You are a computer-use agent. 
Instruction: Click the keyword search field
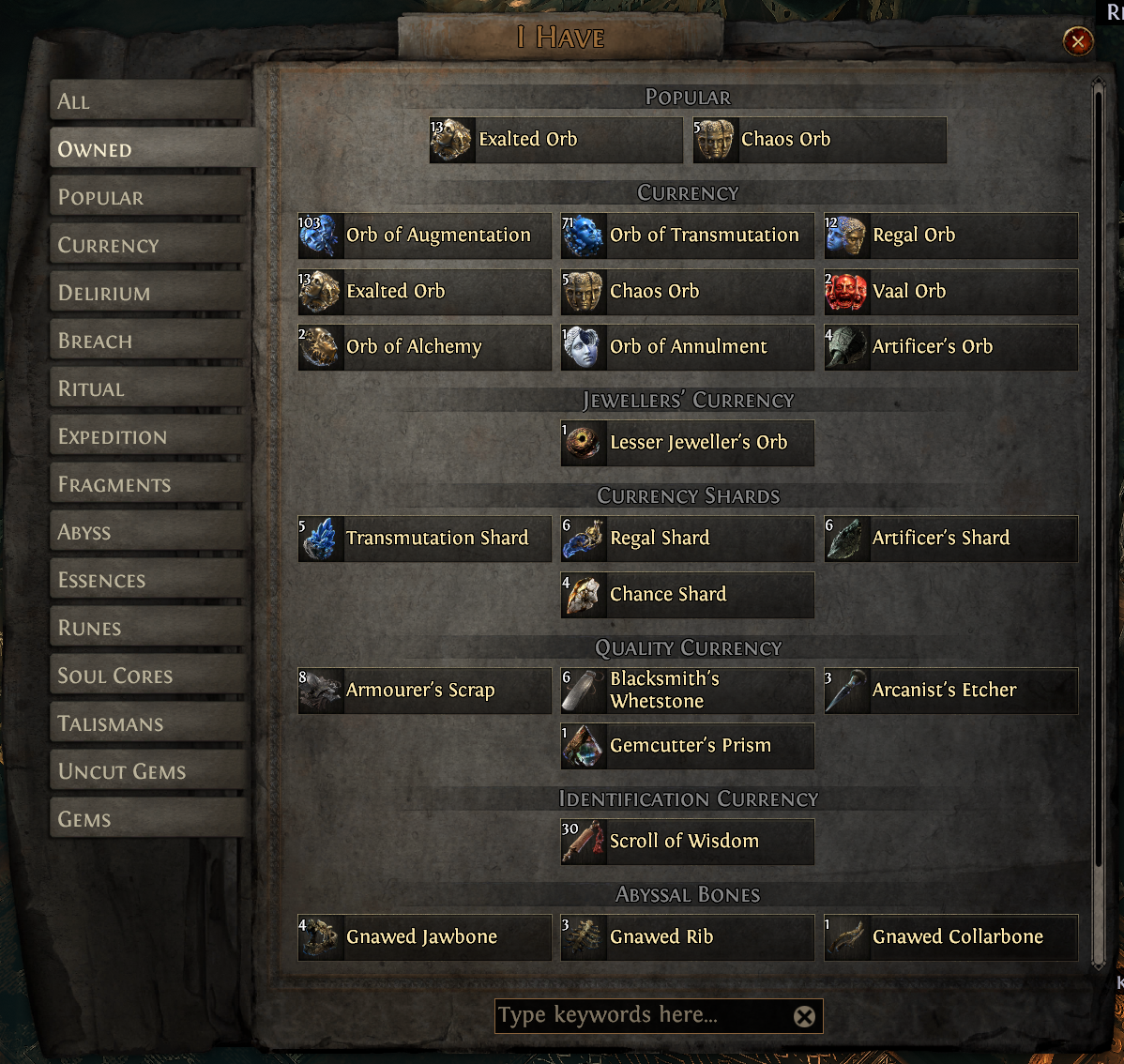coord(643,1015)
